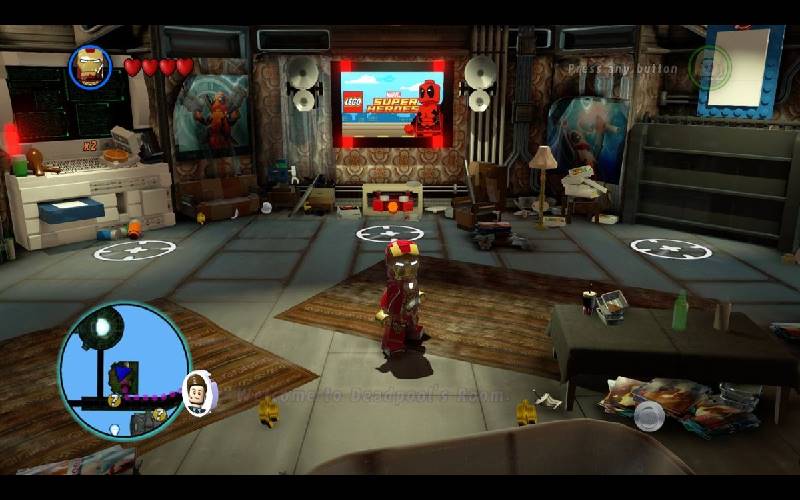Select the speaker portrait beside the minimap

click(200, 392)
